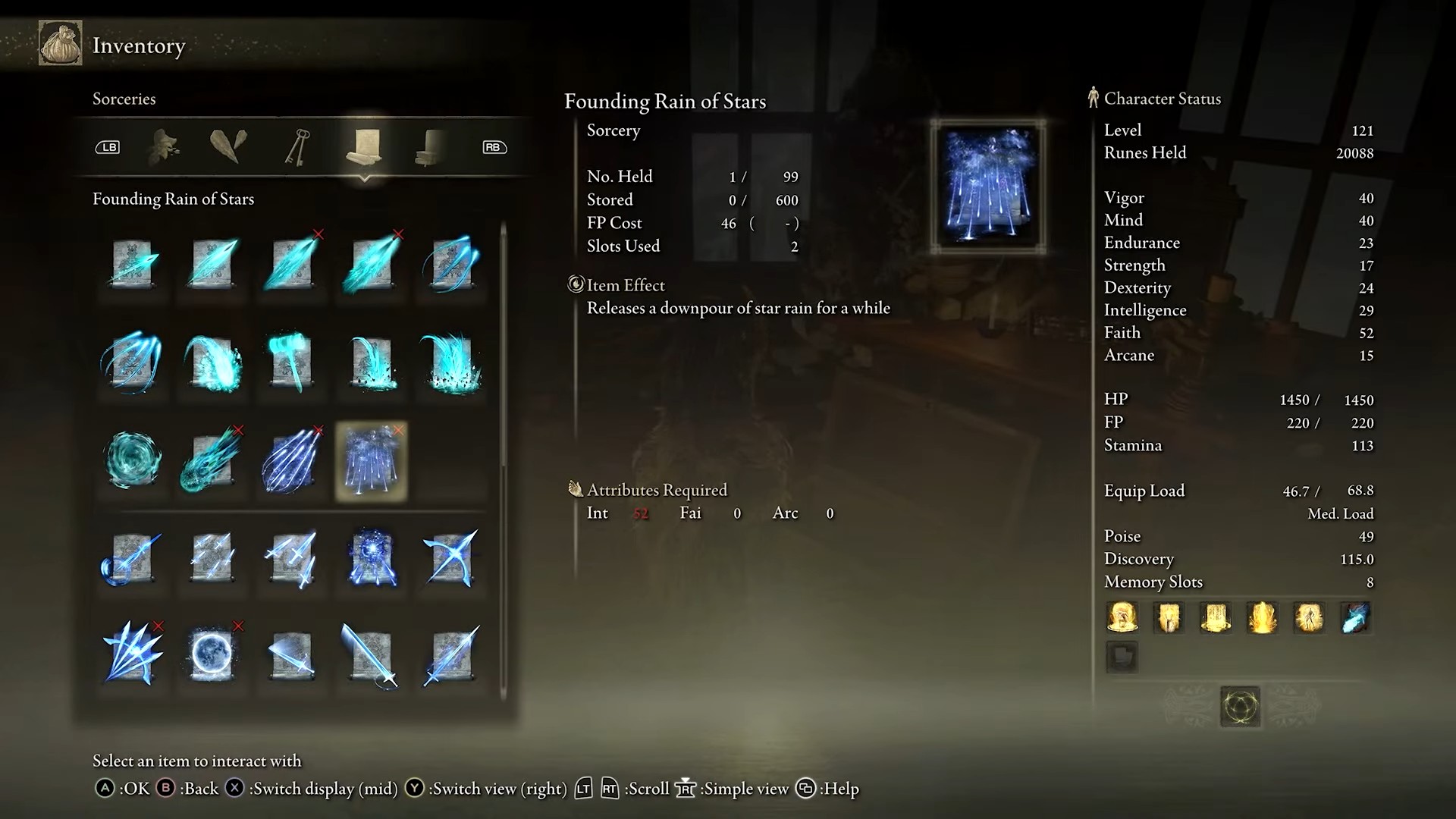Viewport: 1456px width, 819px height.
Task: Select the Founding Rain of Stars sorcery
Action: (371, 461)
